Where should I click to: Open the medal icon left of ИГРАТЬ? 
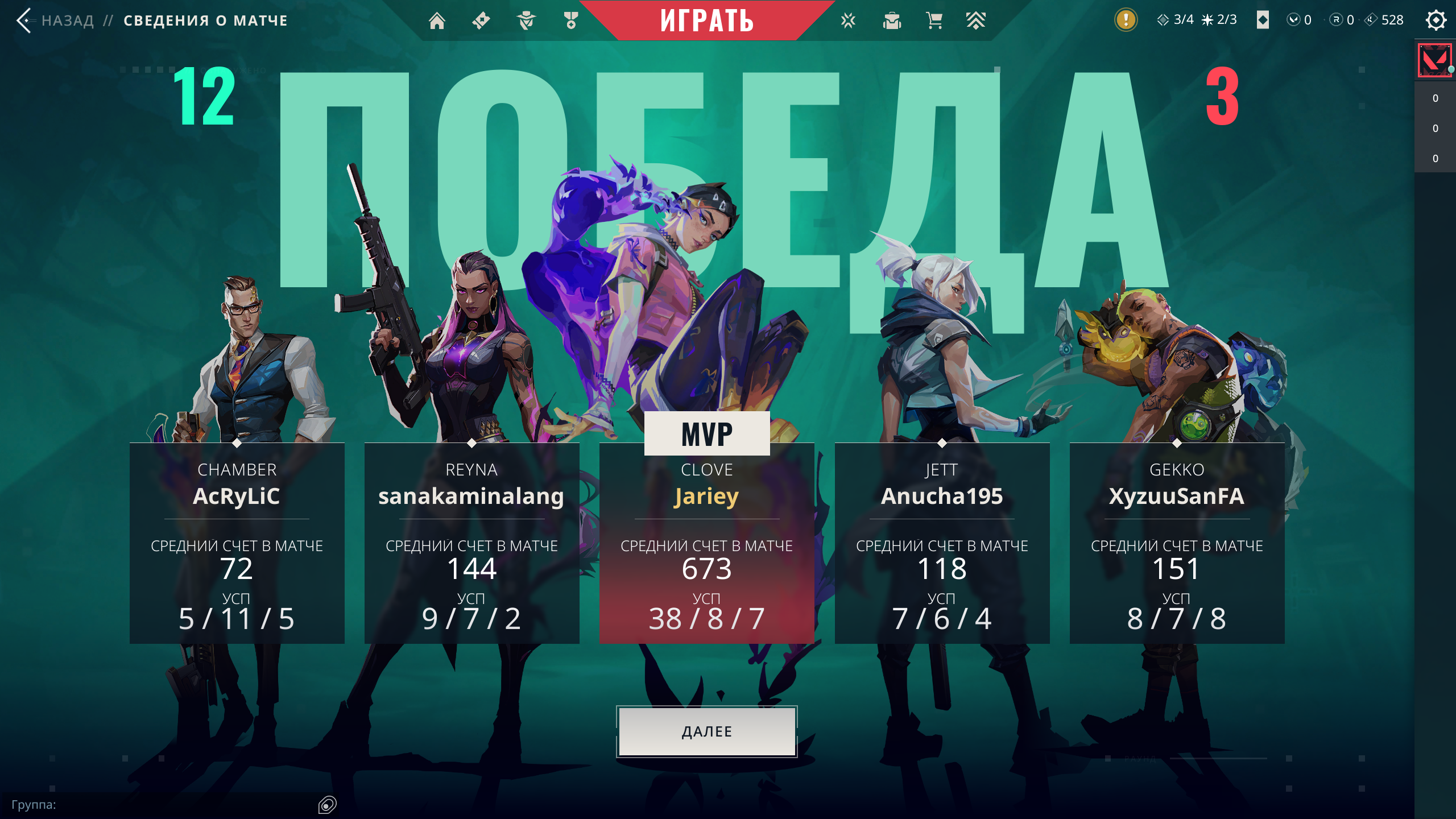coord(570,20)
